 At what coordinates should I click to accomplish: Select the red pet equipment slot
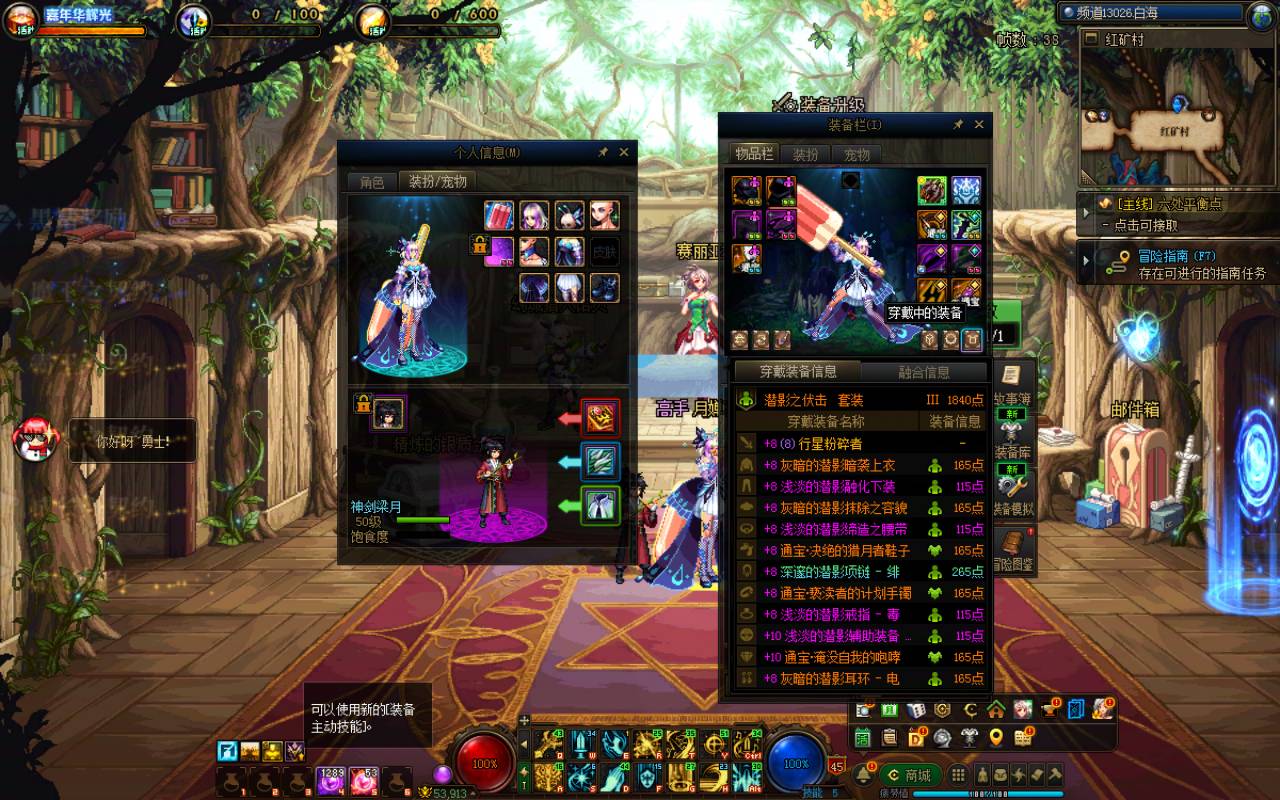pos(601,417)
